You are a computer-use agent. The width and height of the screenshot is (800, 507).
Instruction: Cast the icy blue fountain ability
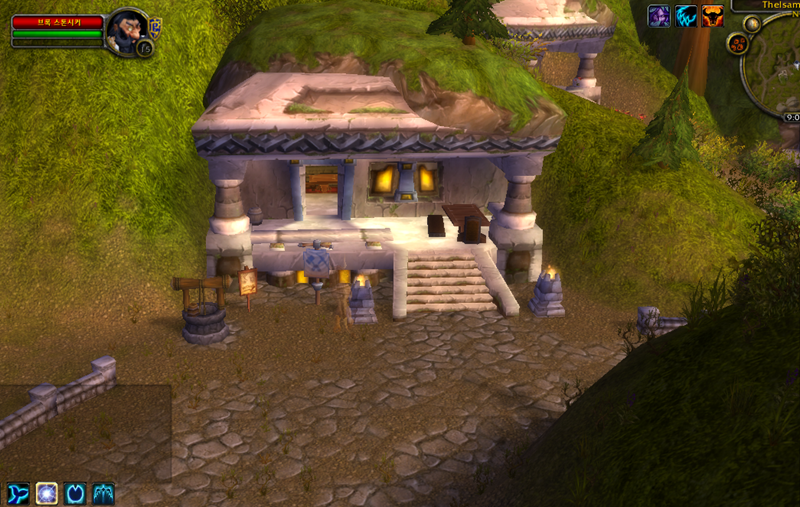click(x=104, y=493)
